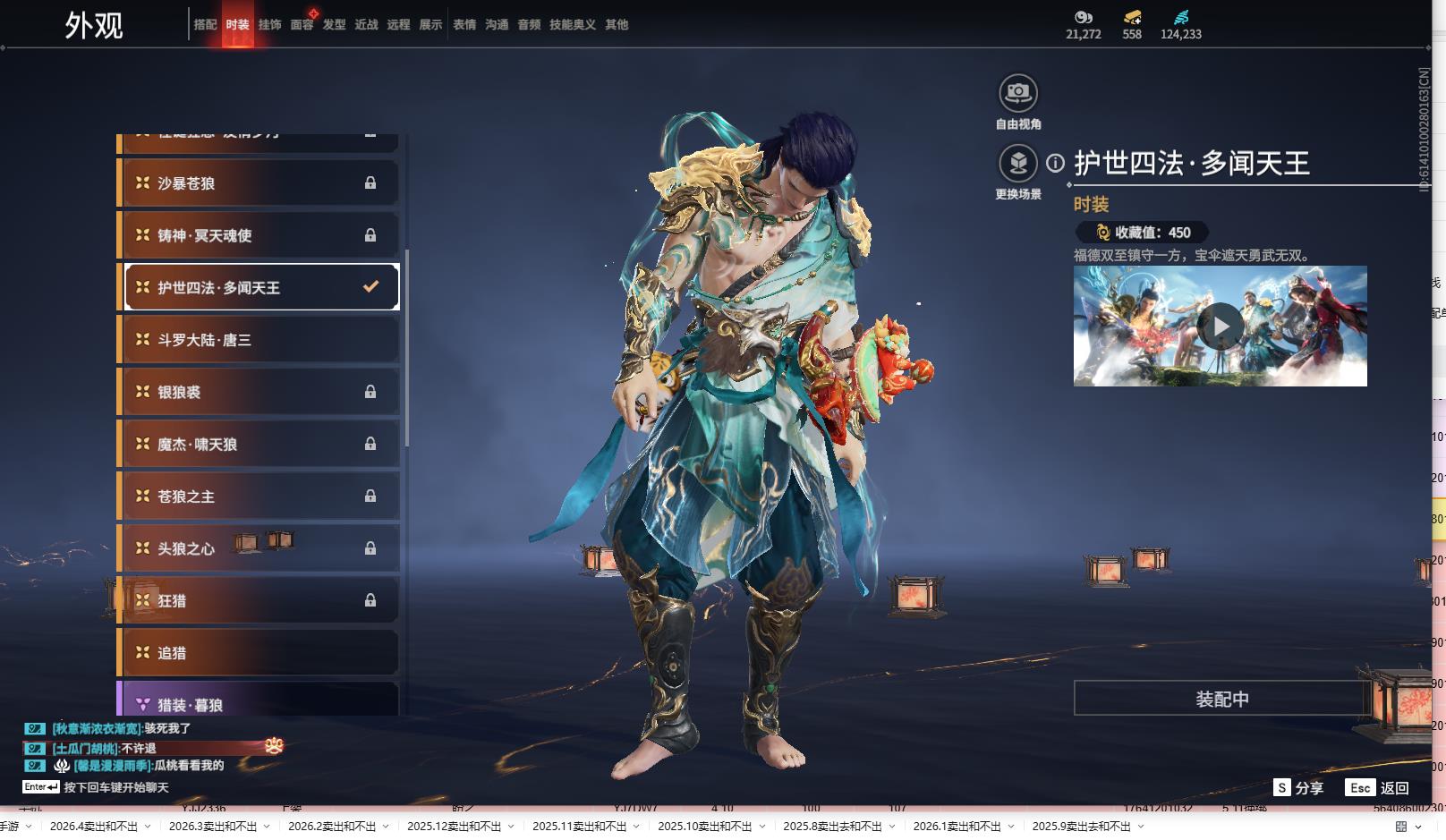Open the 技能奥义 tab
This screenshot has width=1446, height=840.
(x=572, y=25)
